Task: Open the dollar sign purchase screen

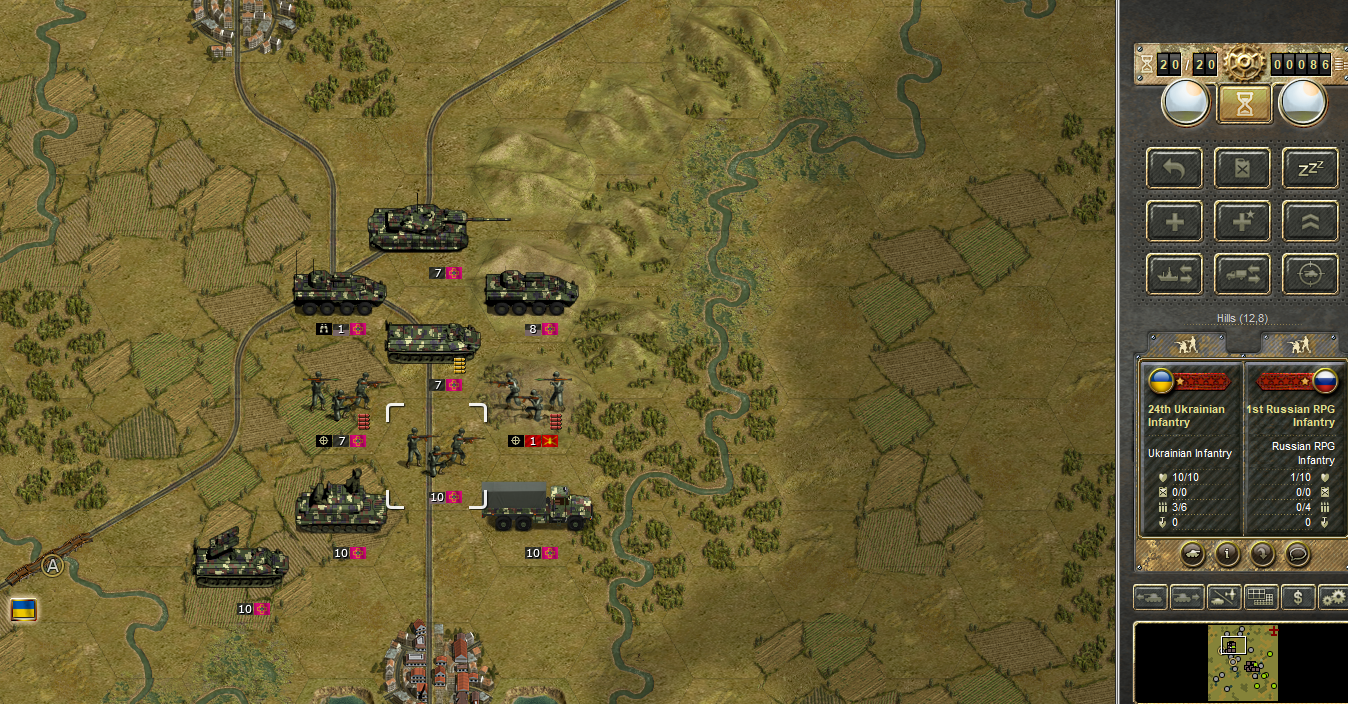Action: point(1298,598)
